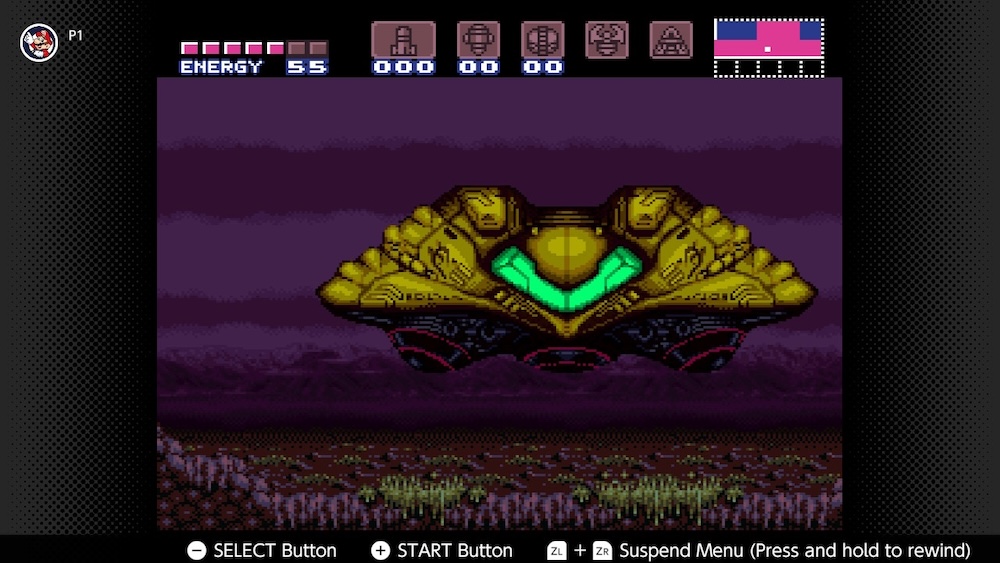This screenshot has height=563, width=1000.
Task: Activate the grapple beam icon
Action: (x=607, y=40)
